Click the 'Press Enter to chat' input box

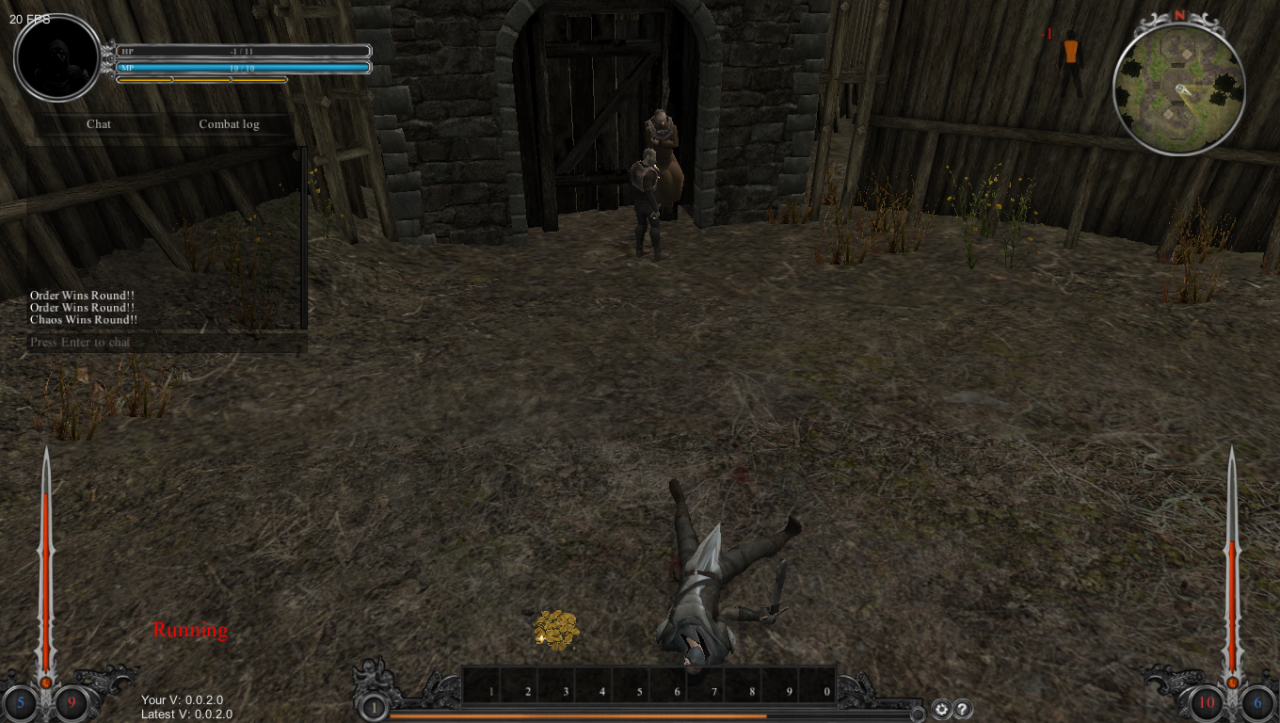166,342
